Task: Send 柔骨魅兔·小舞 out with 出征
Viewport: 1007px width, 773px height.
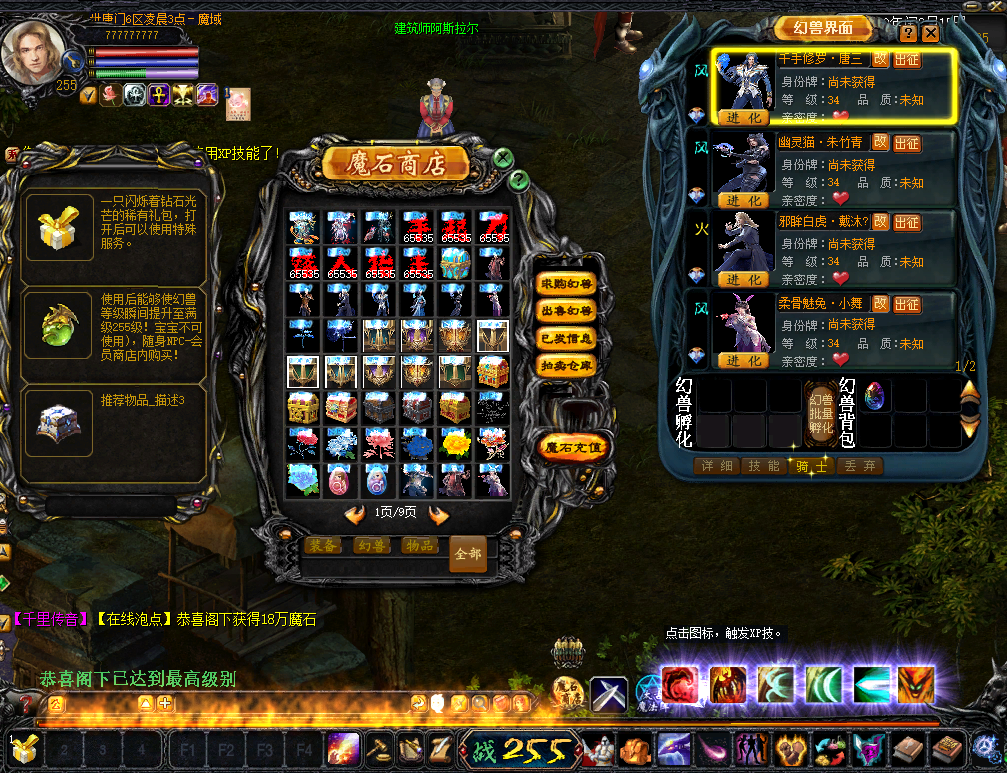Action: coord(907,304)
